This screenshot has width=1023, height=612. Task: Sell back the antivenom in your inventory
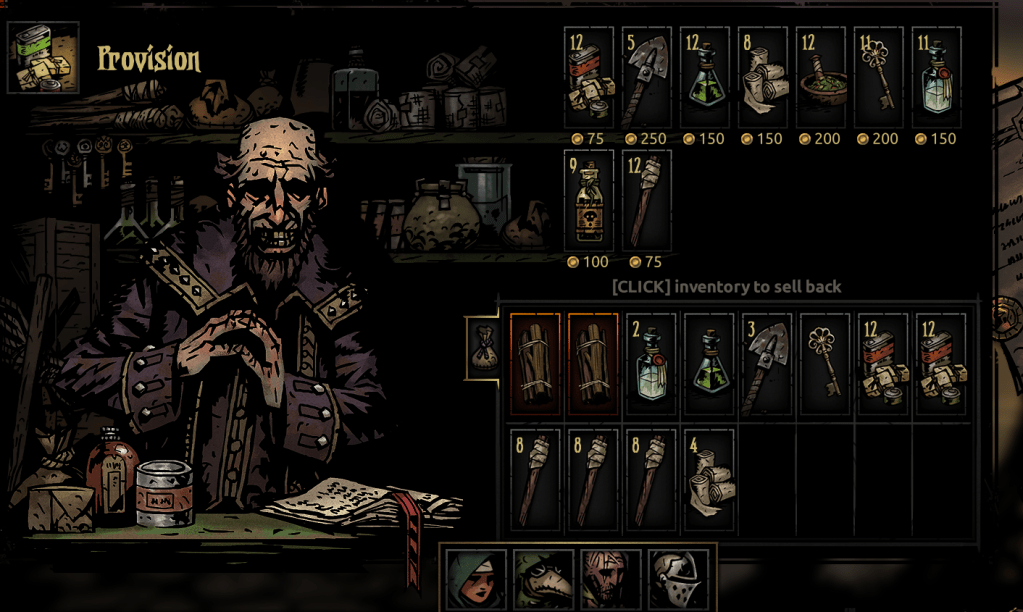pyautogui.click(x=709, y=363)
